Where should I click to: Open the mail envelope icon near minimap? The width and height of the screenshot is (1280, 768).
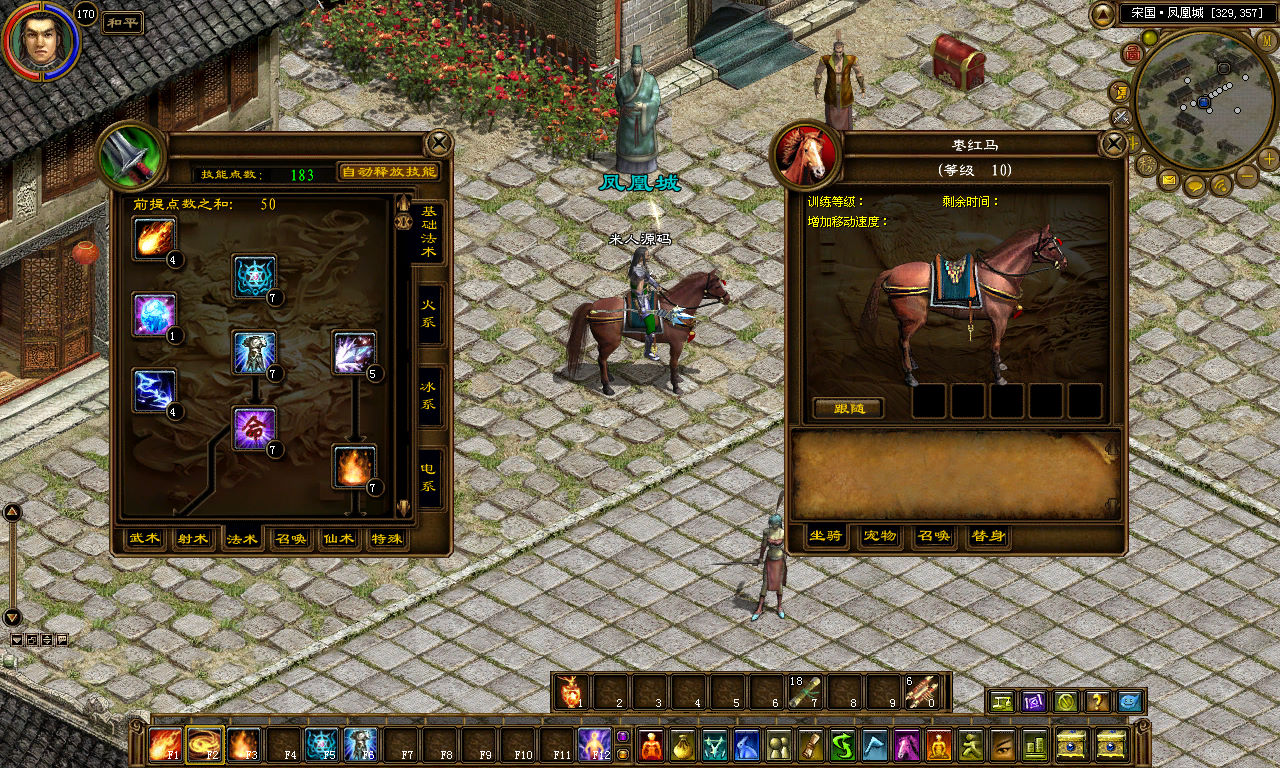click(1169, 181)
